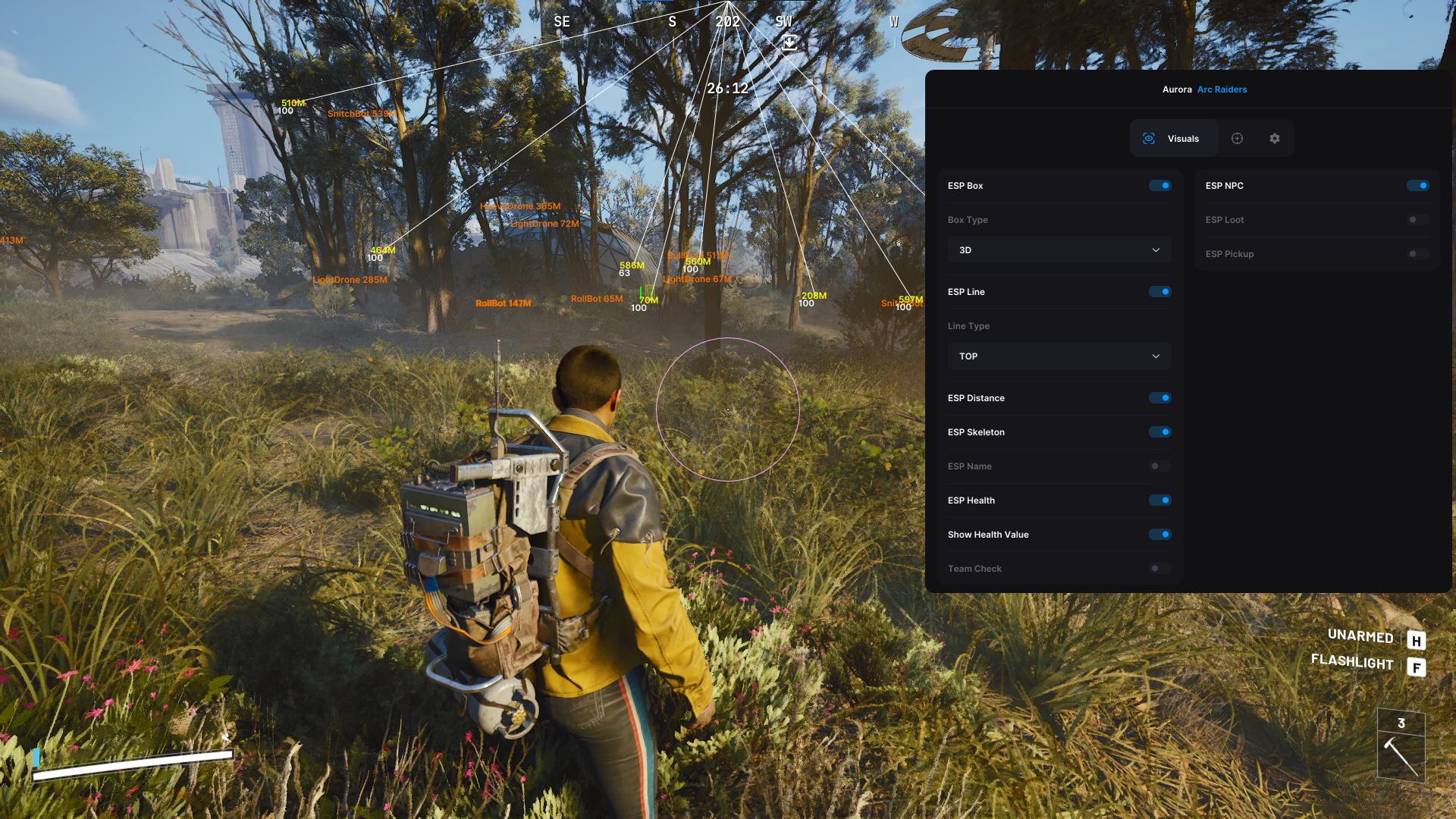Switch to the Visuals tab

coord(1173,139)
